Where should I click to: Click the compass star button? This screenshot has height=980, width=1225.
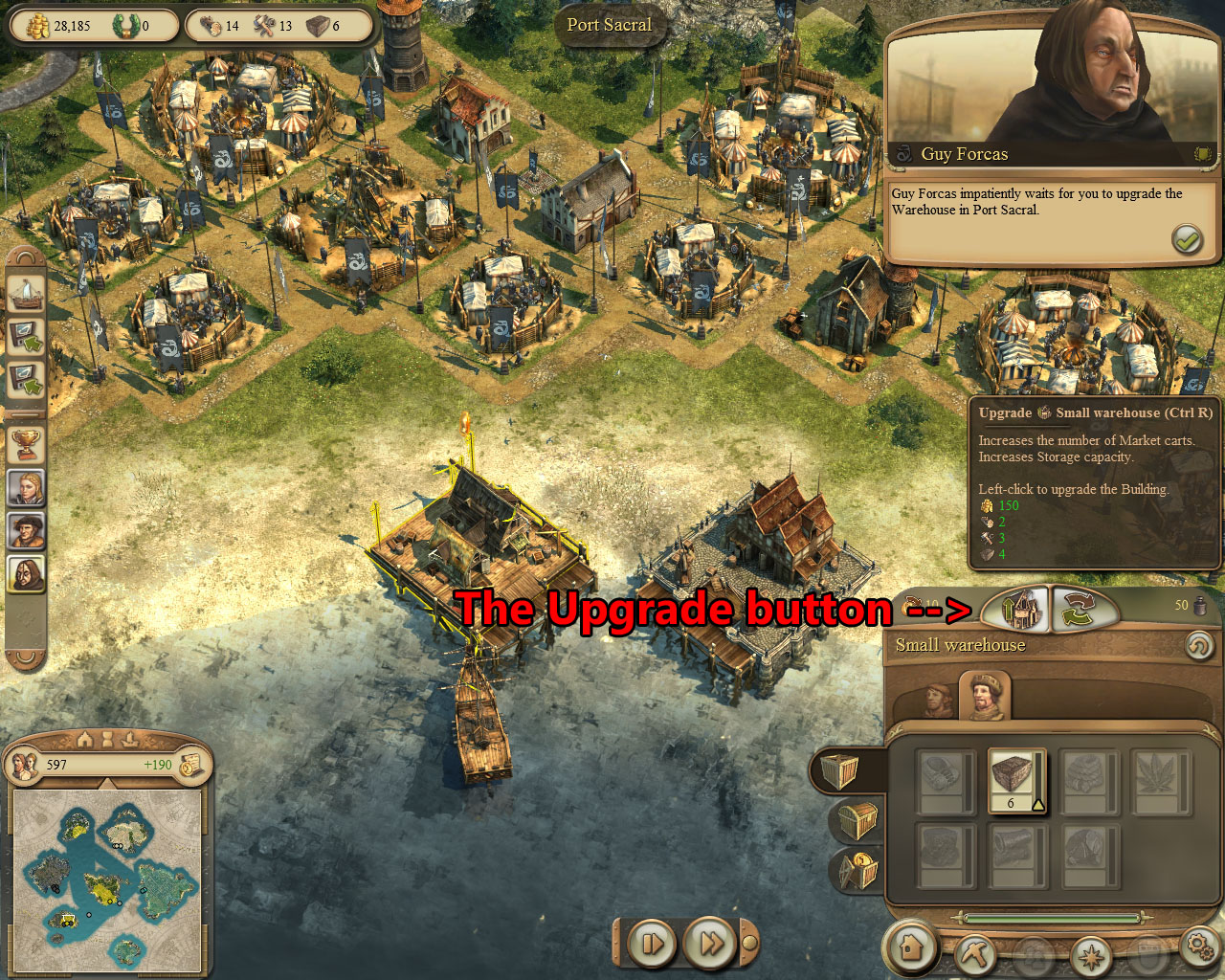[1090, 955]
